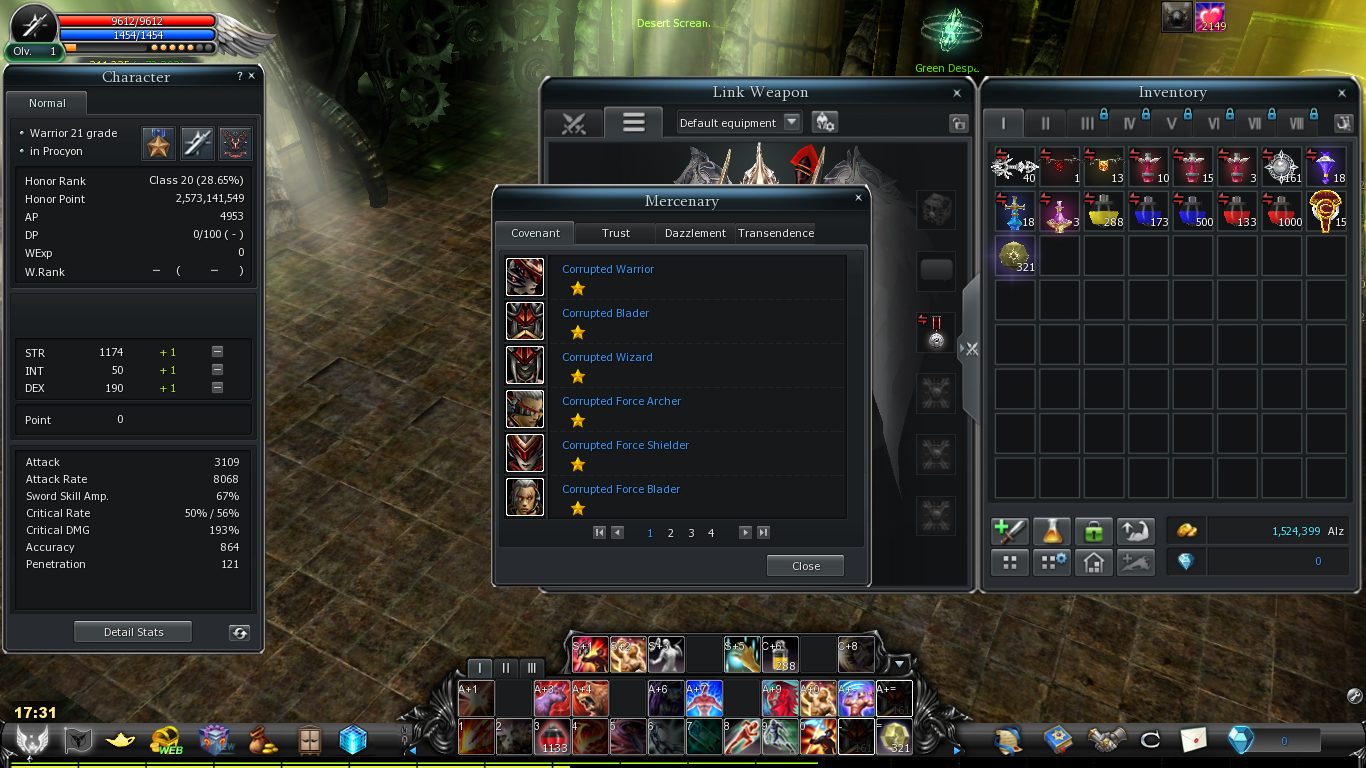Select Corrupted Force Archer mercenary
The height and width of the screenshot is (768, 1366).
pos(621,402)
